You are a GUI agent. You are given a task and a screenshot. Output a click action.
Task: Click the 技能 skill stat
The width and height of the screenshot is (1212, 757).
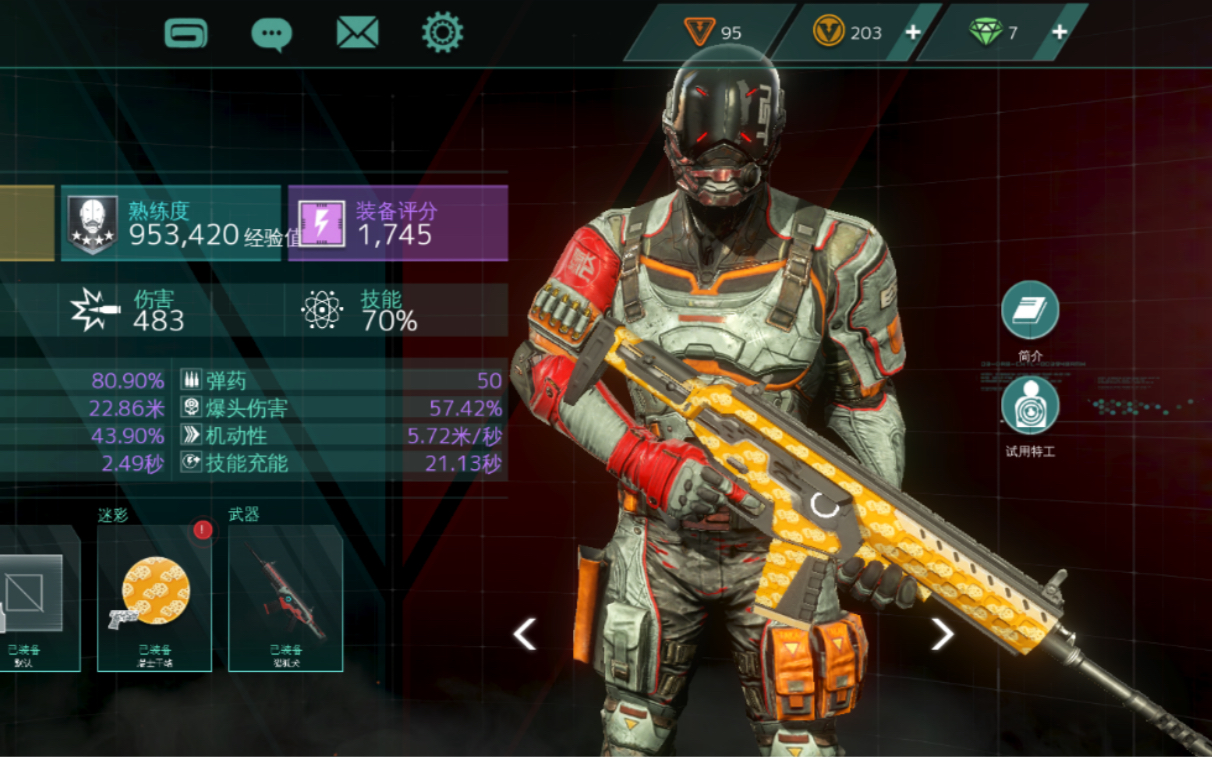click(x=360, y=310)
